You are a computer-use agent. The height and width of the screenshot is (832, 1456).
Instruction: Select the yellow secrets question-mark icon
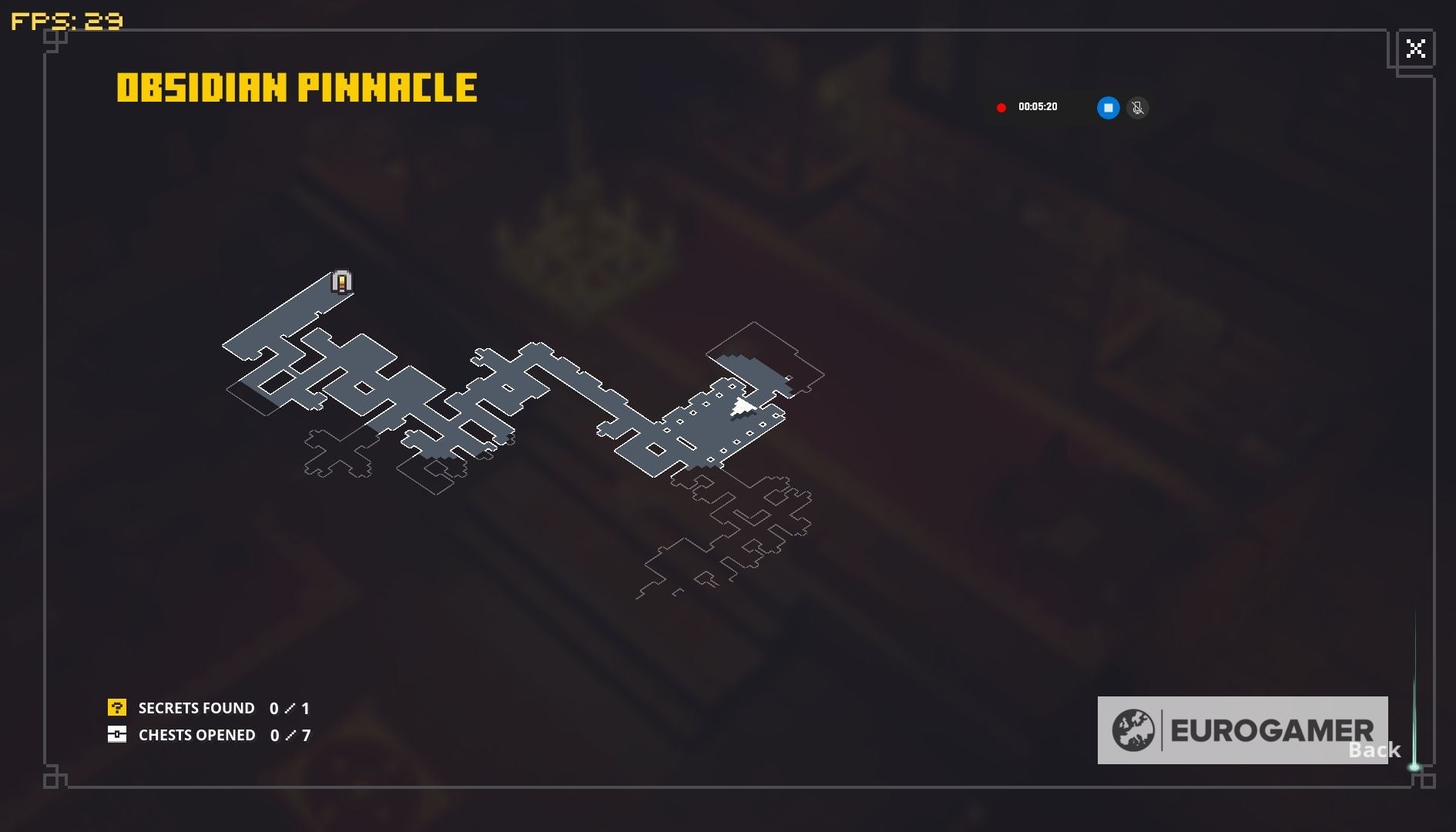pos(117,707)
